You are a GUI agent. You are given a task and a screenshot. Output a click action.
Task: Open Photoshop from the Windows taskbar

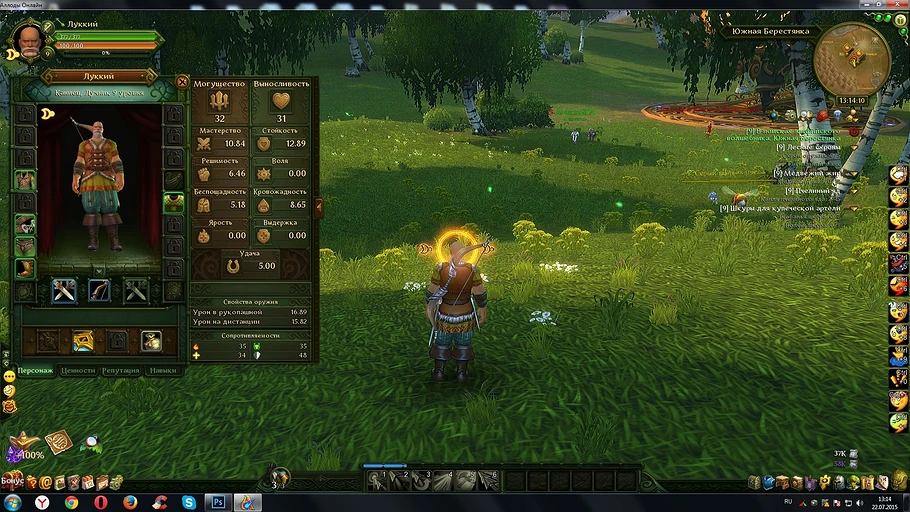click(x=217, y=502)
